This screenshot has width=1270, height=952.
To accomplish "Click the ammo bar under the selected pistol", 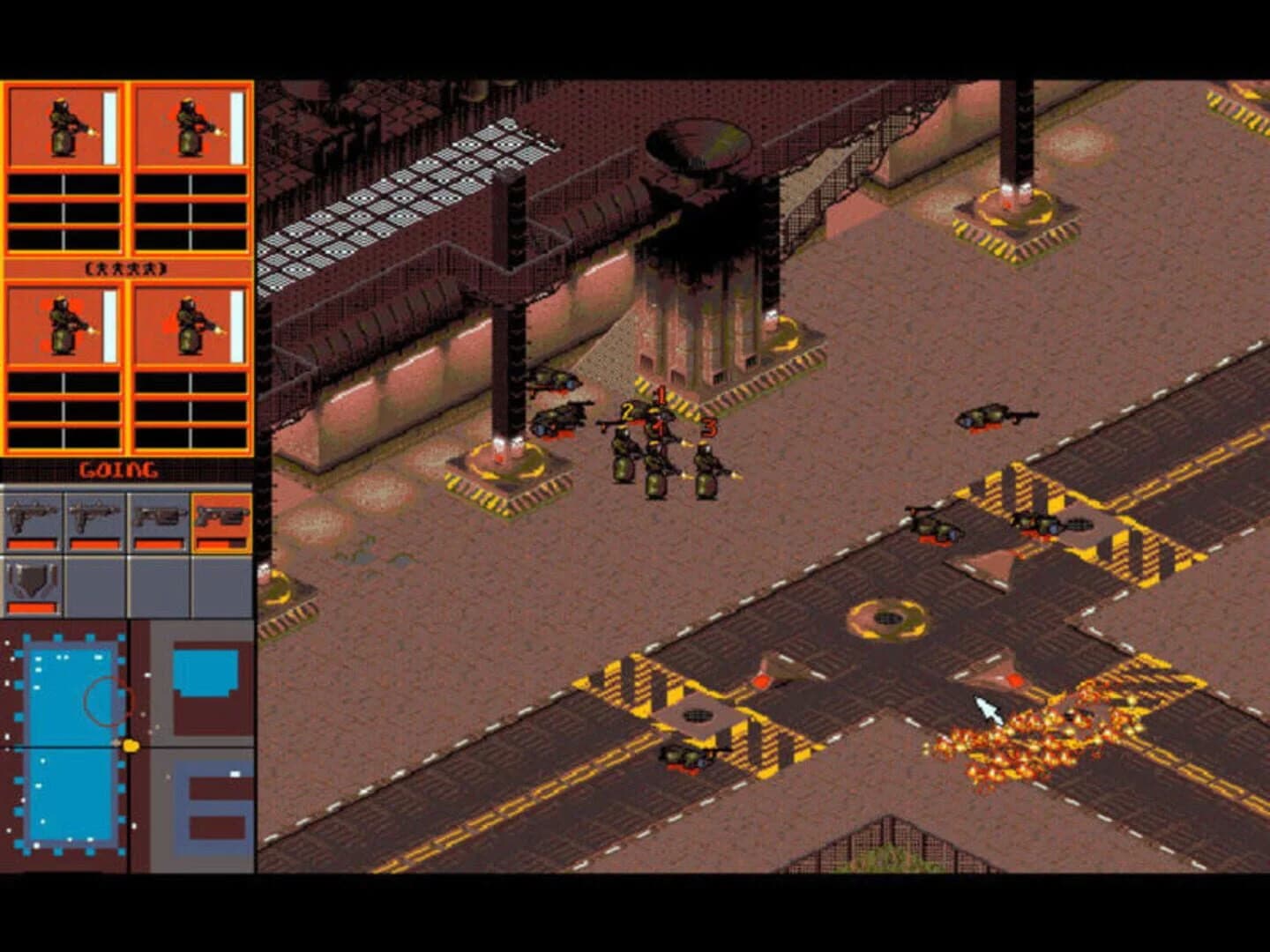I will pos(220,544).
